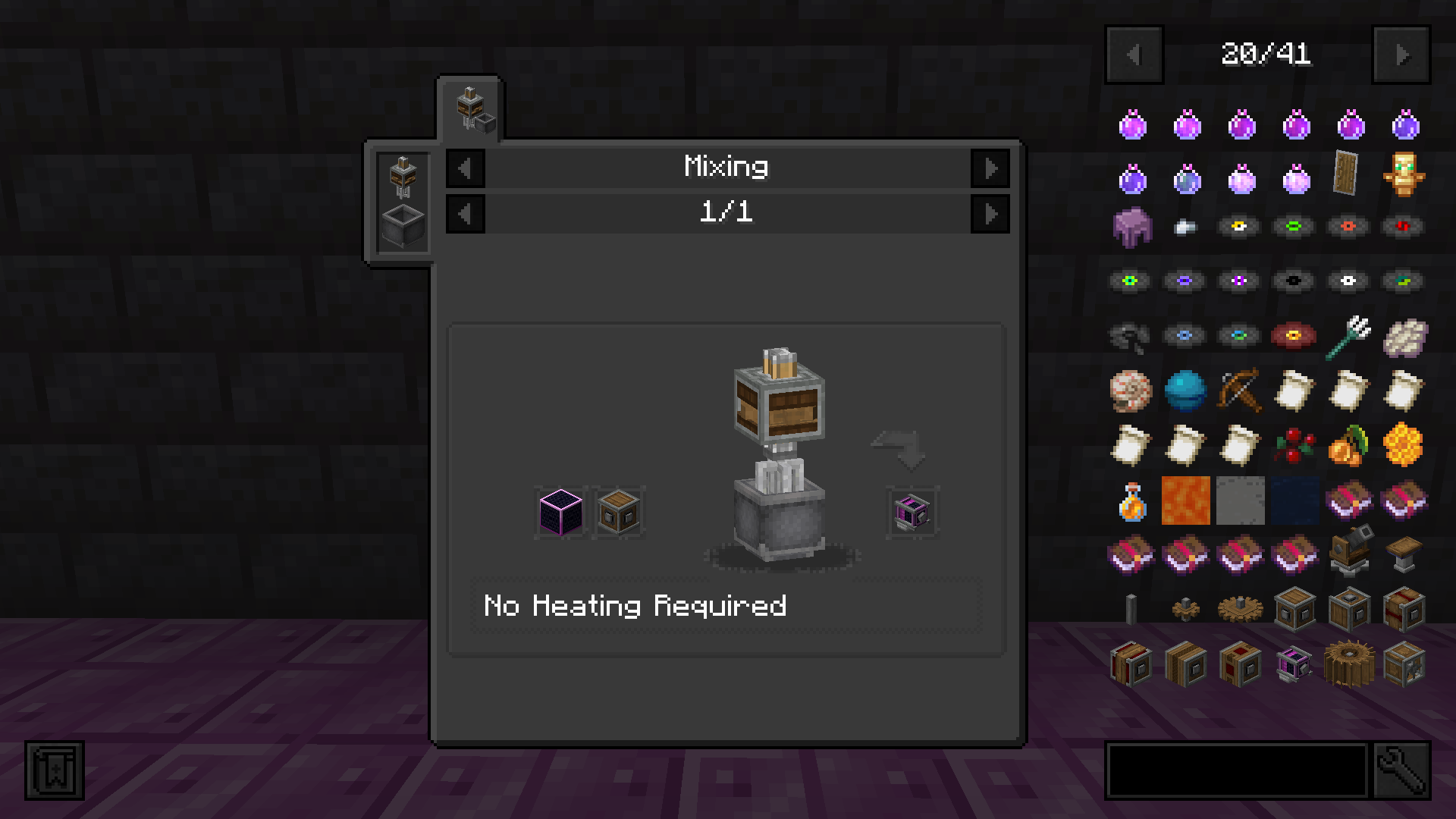Pick the Heart of the Sea item
The height and width of the screenshot is (819, 1456).
1185,389
